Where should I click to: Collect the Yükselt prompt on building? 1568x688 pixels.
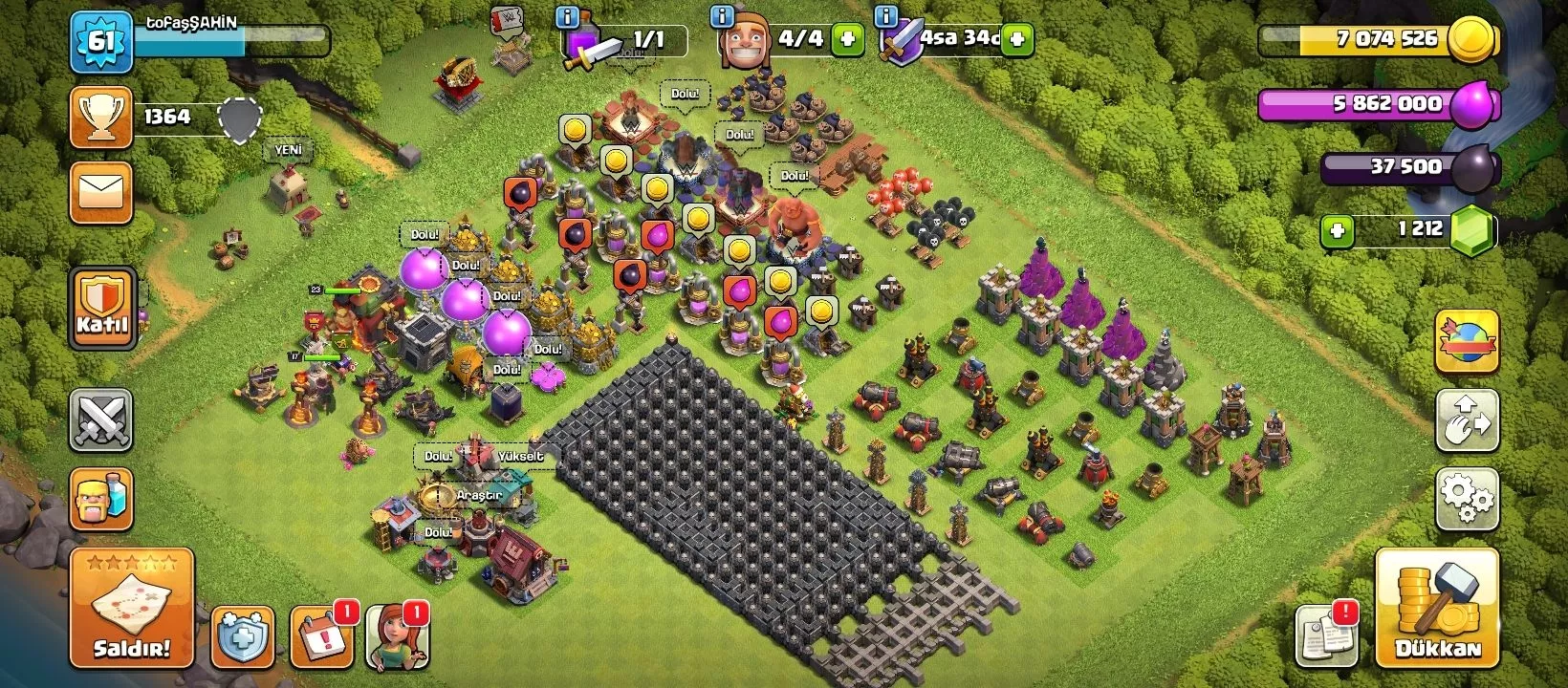click(520, 457)
